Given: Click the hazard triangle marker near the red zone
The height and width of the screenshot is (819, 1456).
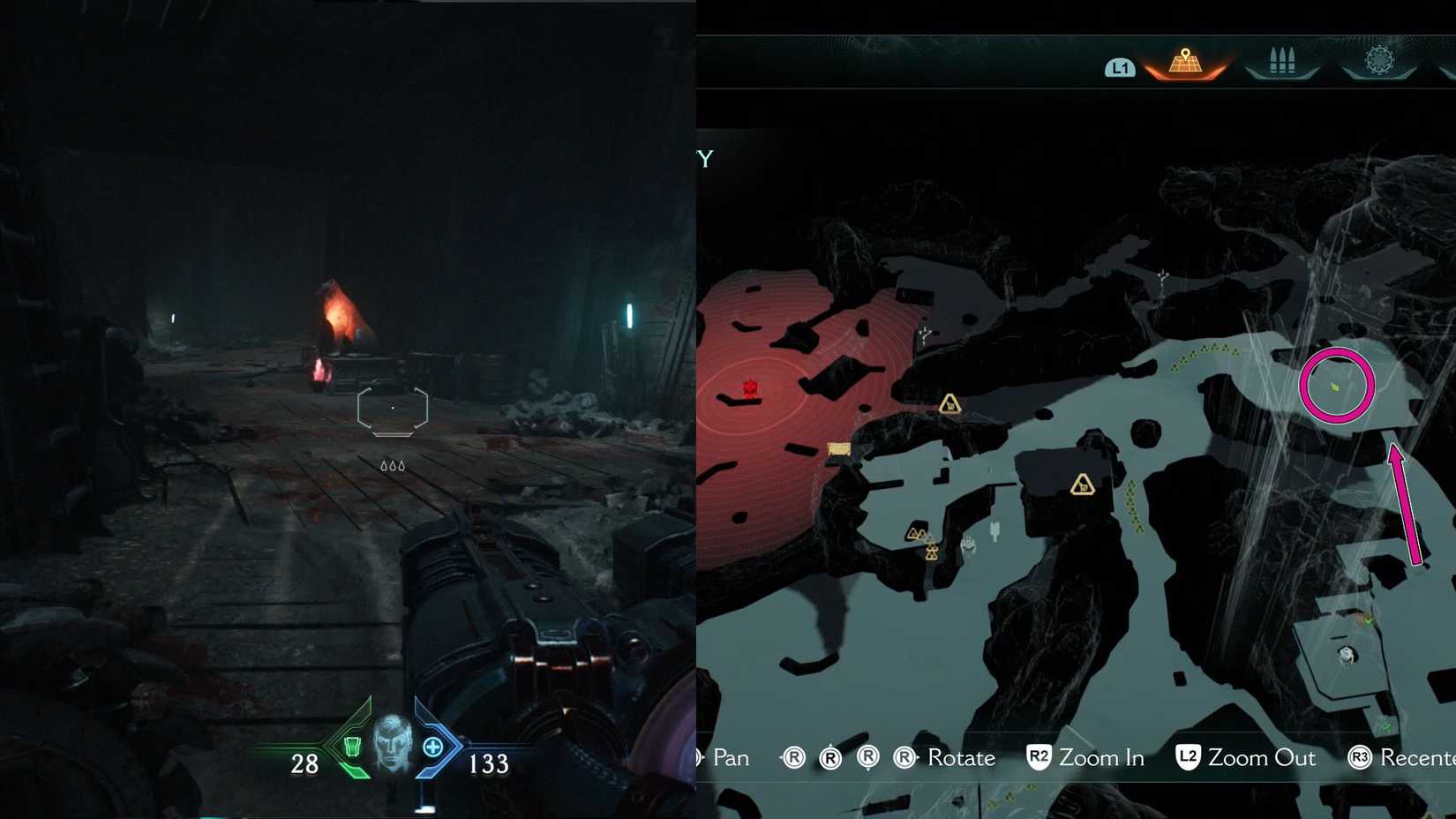Looking at the screenshot, I should coord(949,405).
